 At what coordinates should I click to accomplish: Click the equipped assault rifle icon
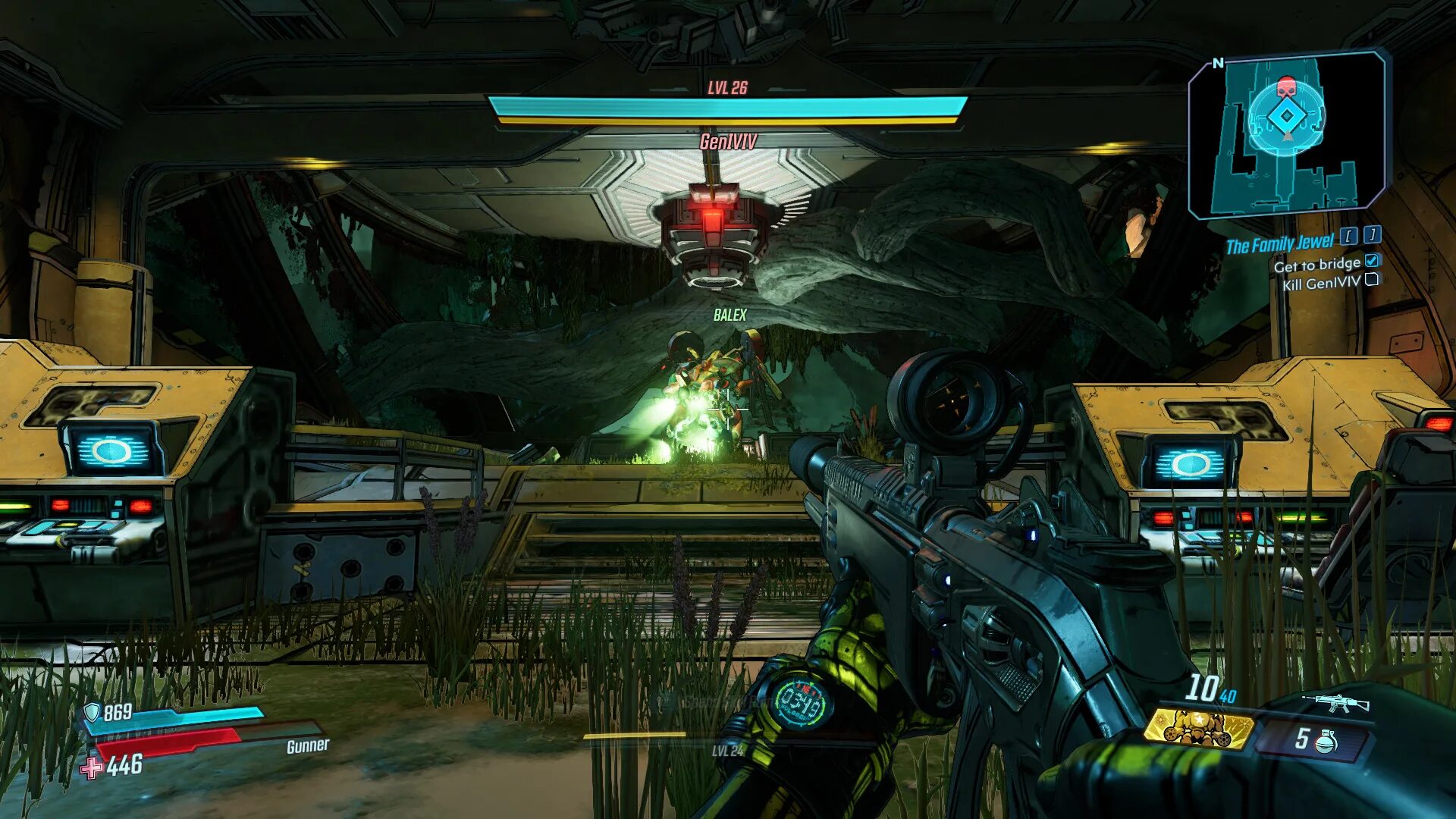1335,702
